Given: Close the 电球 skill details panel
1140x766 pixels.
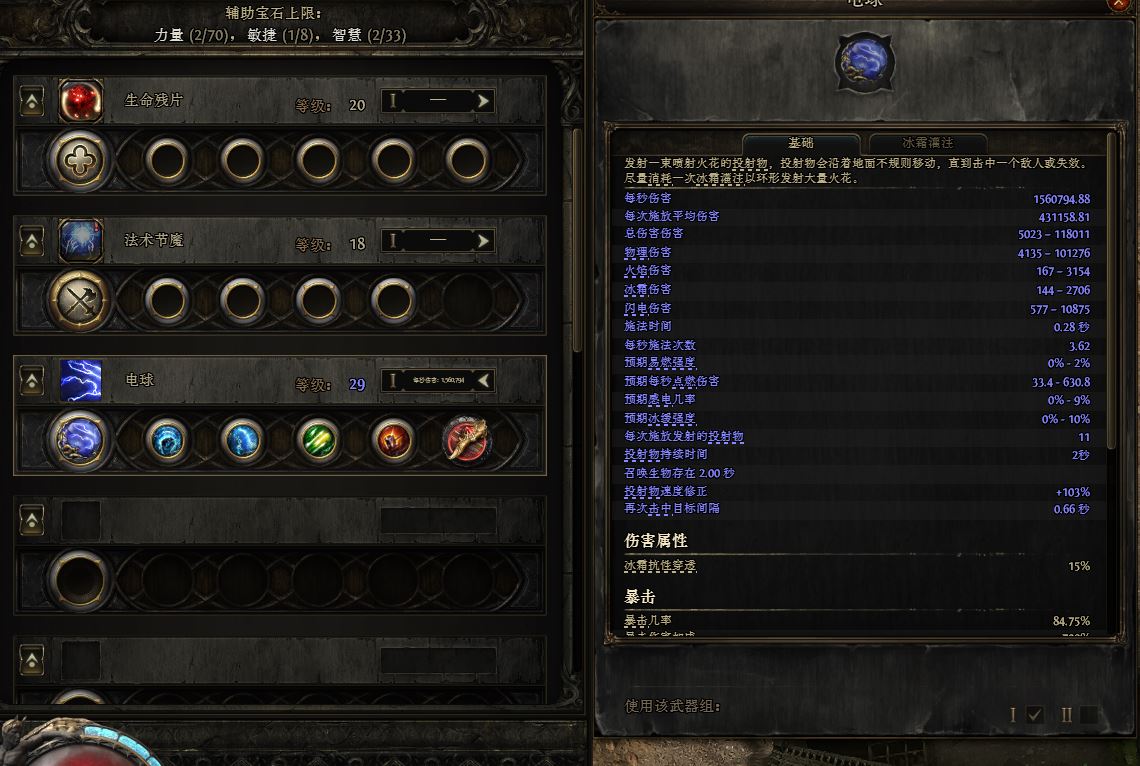Looking at the screenshot, I should (1118, 4).
